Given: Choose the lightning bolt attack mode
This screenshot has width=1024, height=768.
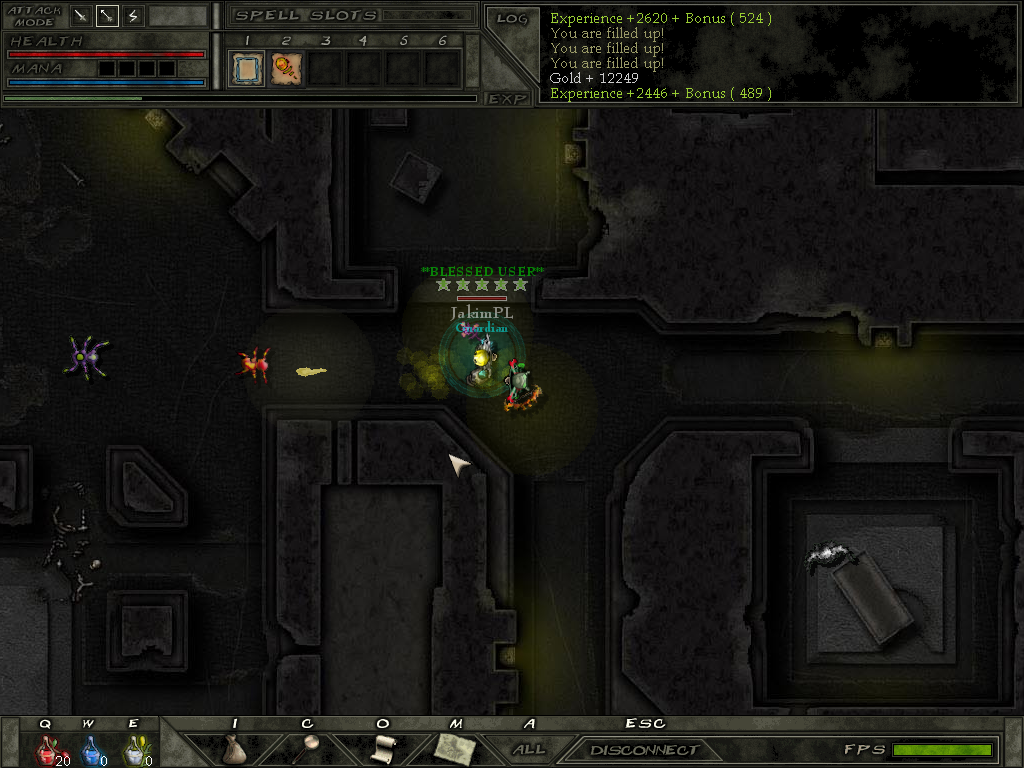Looking at the screenshot, I should pos(134,16).
